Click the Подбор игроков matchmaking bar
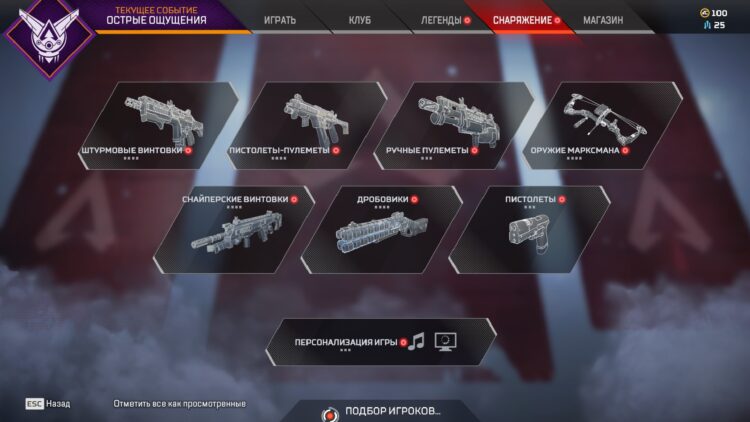This screenshot has width=750, height=422. pyautogui.click(x=385, y=411)
